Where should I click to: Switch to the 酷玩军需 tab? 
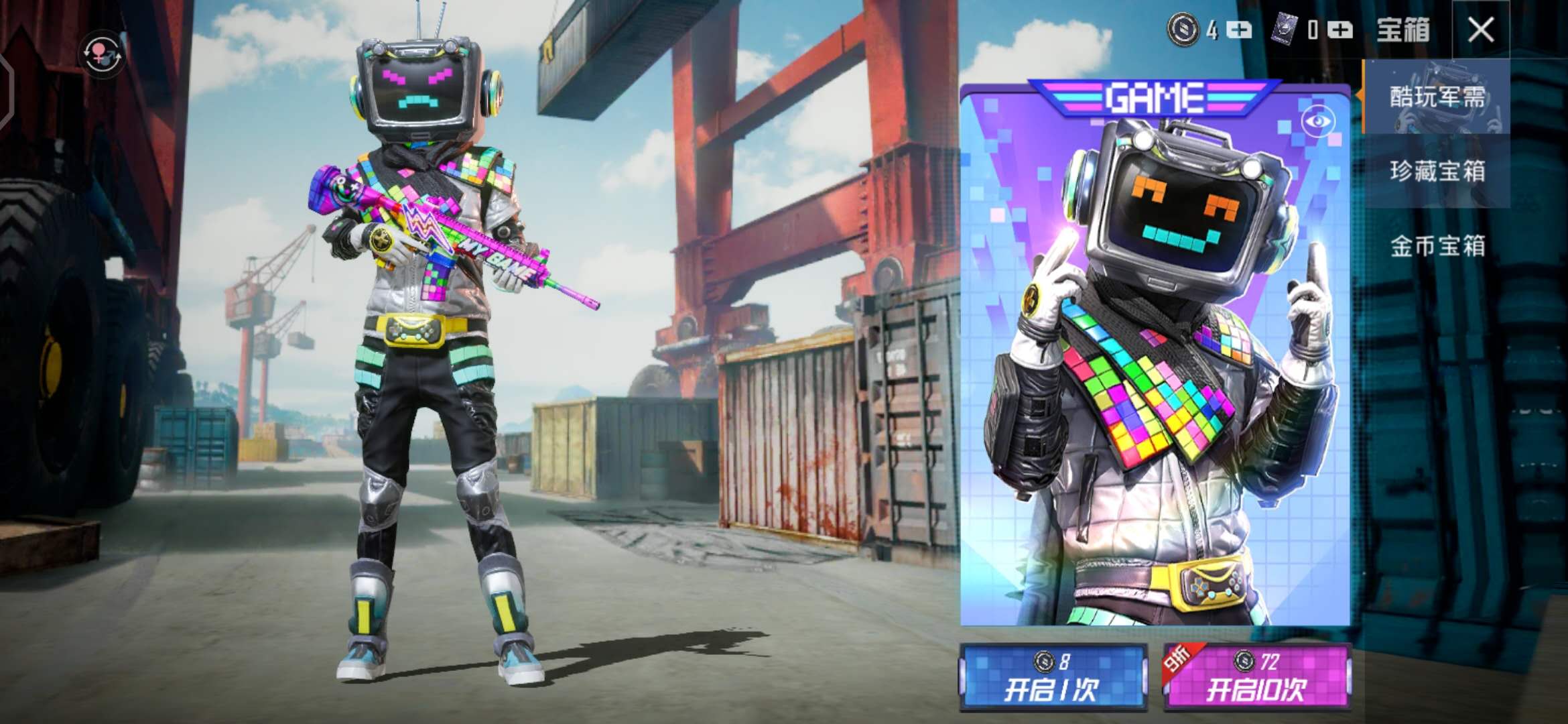tap(1437, 97)
